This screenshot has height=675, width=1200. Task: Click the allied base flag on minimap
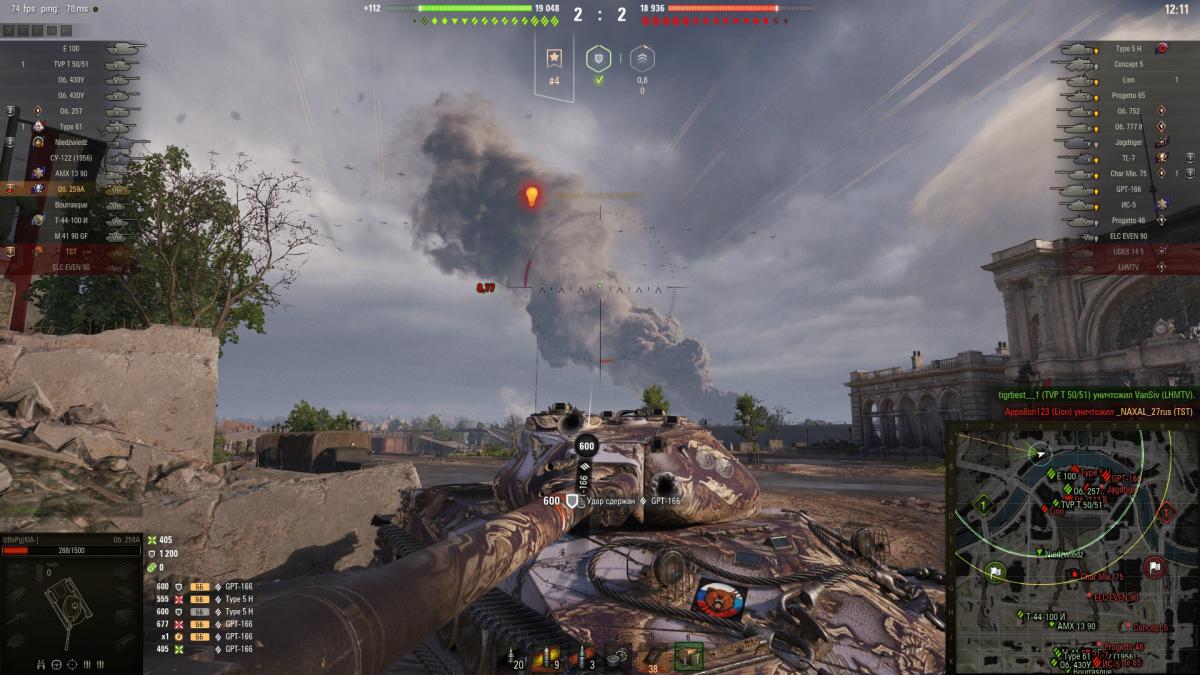pyautogui.click(x=995, y=572)
